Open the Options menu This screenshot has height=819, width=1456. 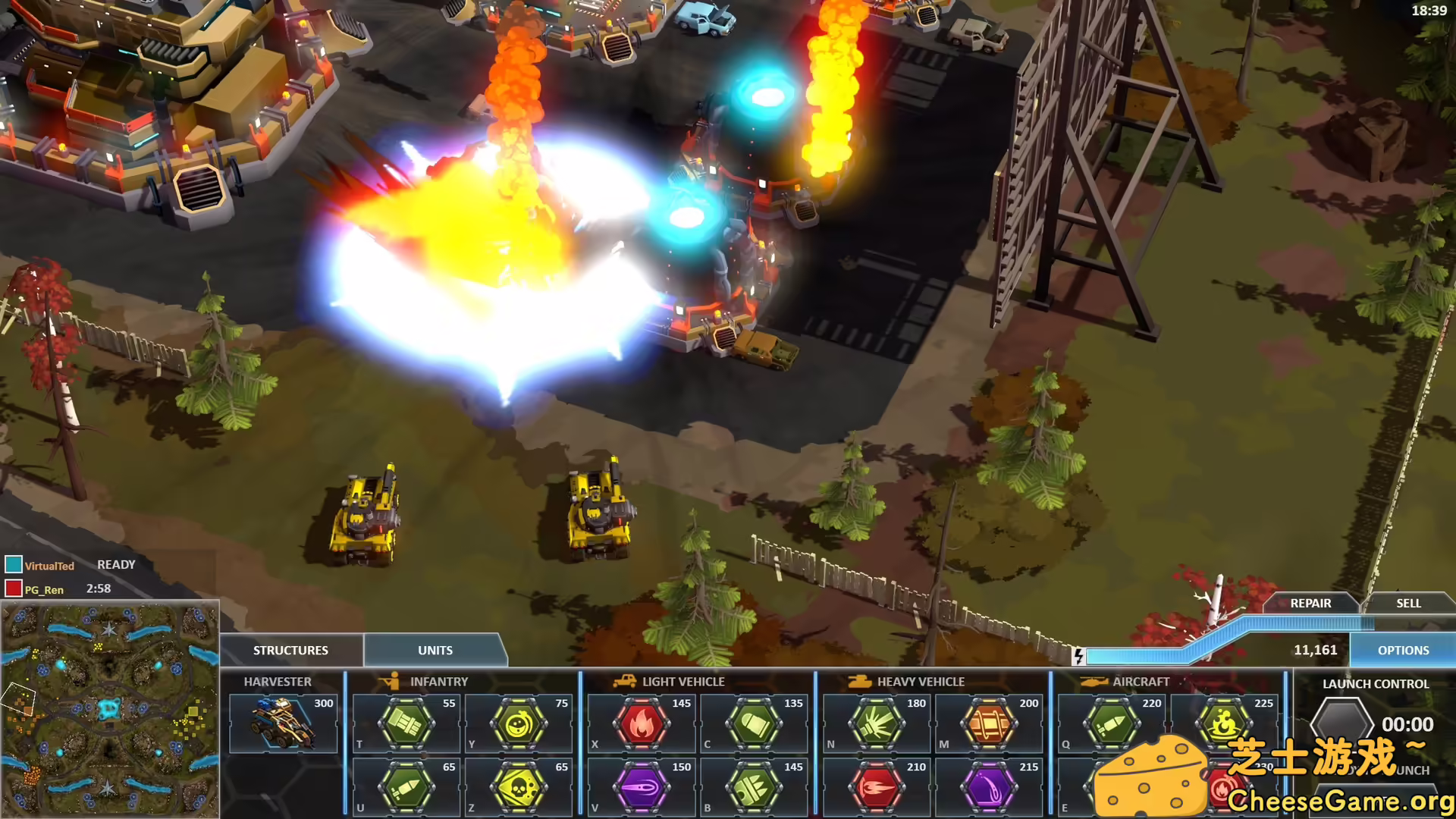pos(1403,650)
